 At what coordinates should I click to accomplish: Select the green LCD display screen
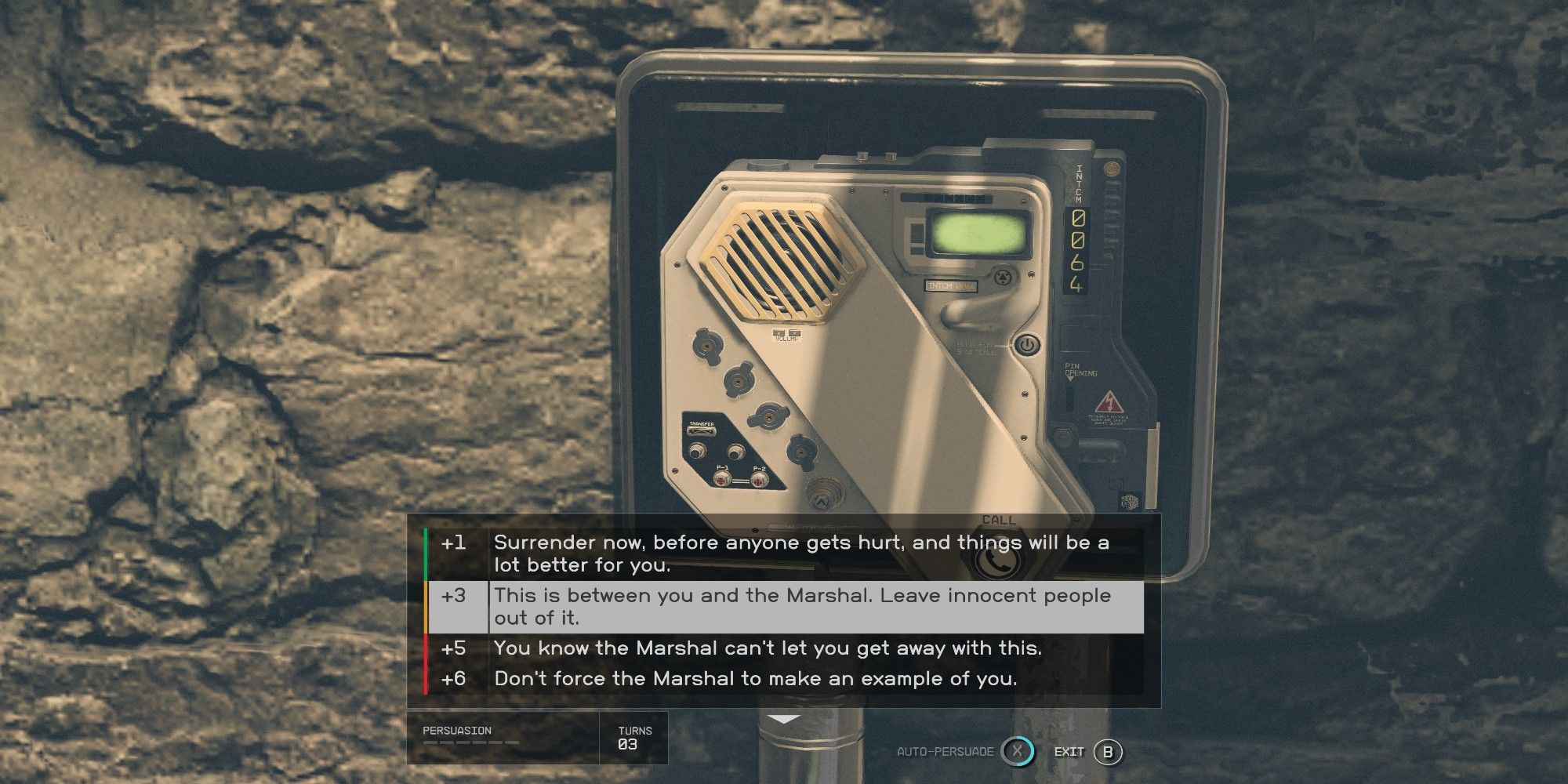(980, 234)
